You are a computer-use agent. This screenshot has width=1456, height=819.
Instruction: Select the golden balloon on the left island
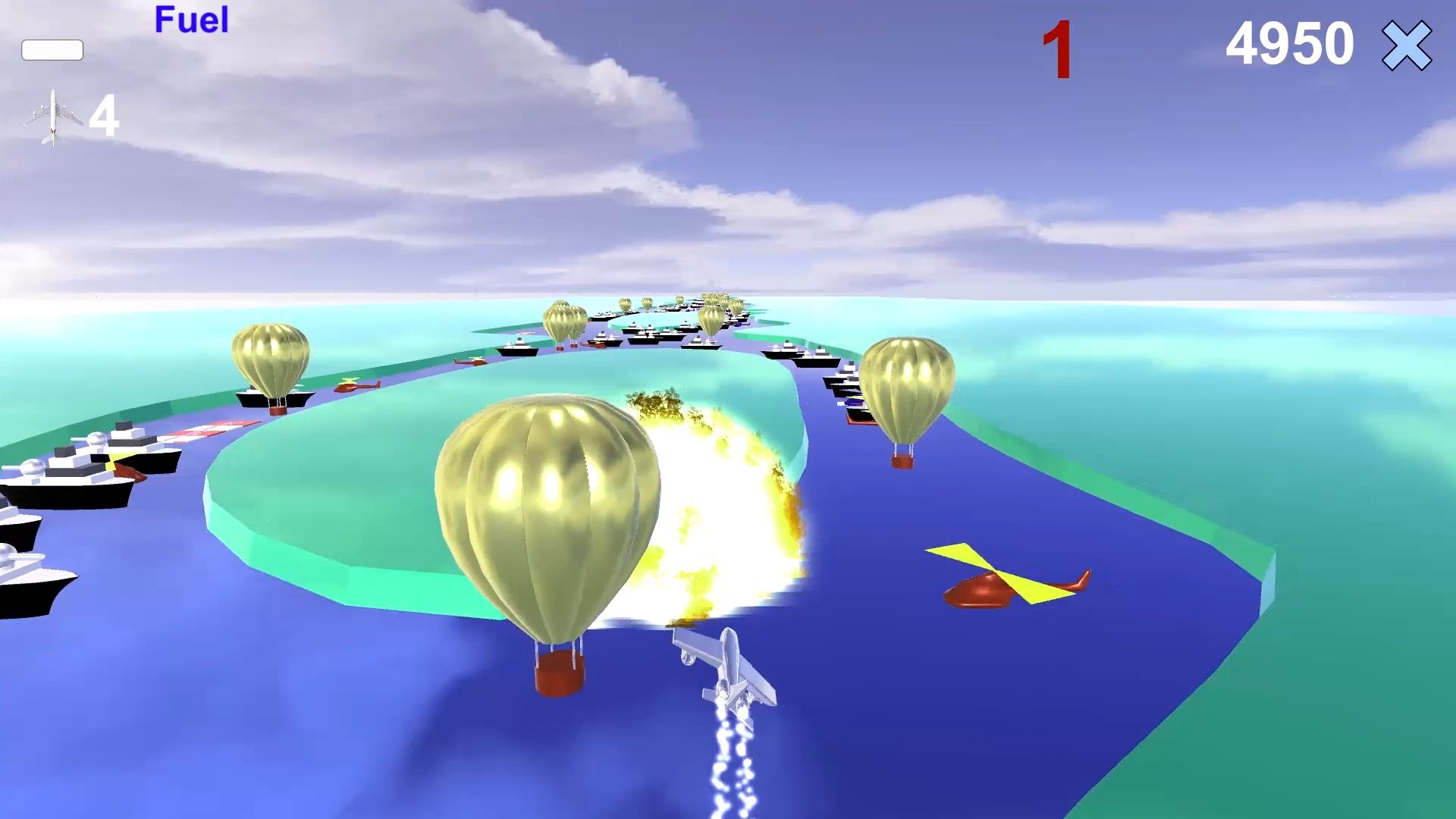[x=273, y=356]
